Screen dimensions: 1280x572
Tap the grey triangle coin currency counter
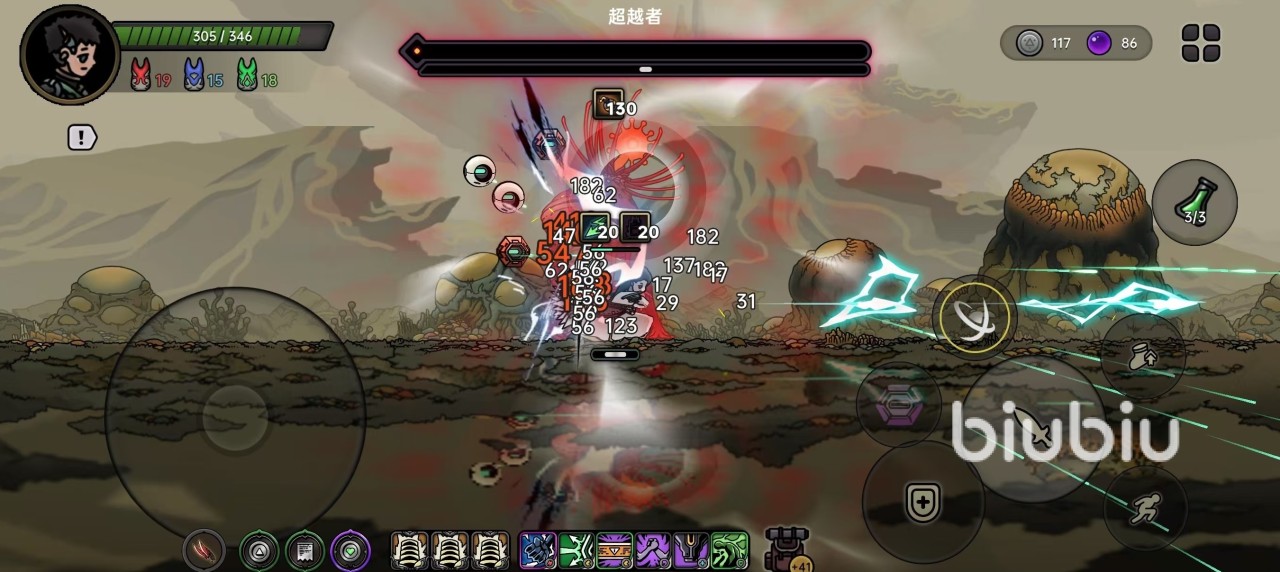(x=1044, y=43)
